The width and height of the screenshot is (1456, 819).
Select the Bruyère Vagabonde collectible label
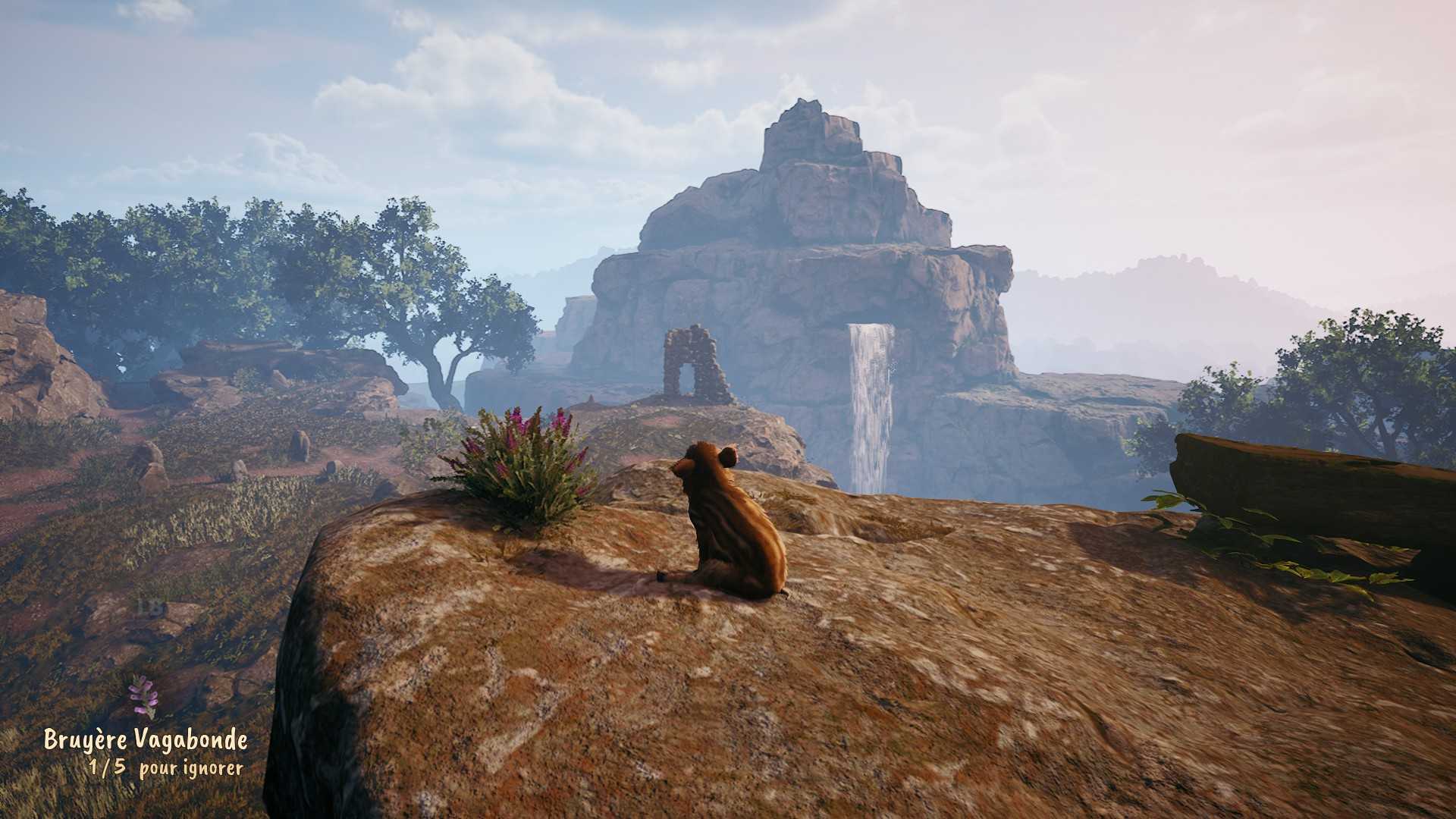coord(146,739)
